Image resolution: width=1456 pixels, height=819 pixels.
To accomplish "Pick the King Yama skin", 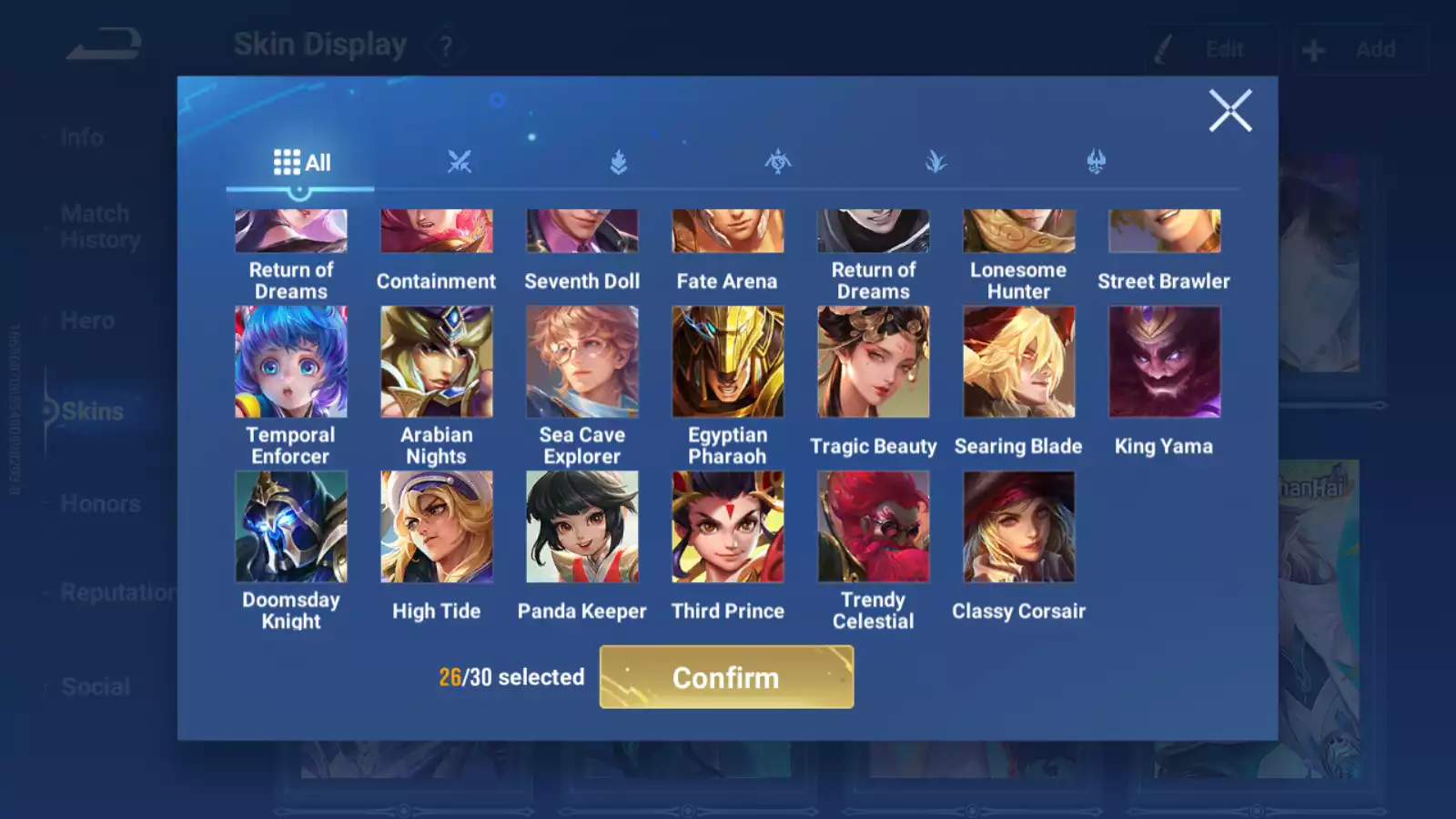I will click(x=1165, y=362).
